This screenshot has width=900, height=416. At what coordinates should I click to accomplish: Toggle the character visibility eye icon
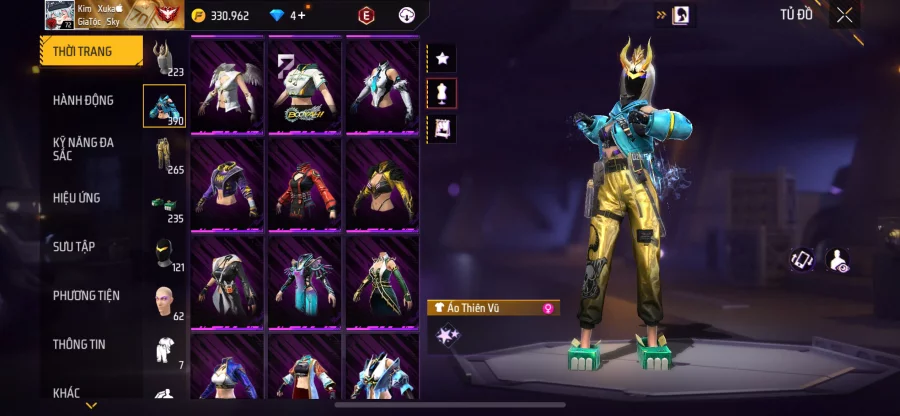837,260
